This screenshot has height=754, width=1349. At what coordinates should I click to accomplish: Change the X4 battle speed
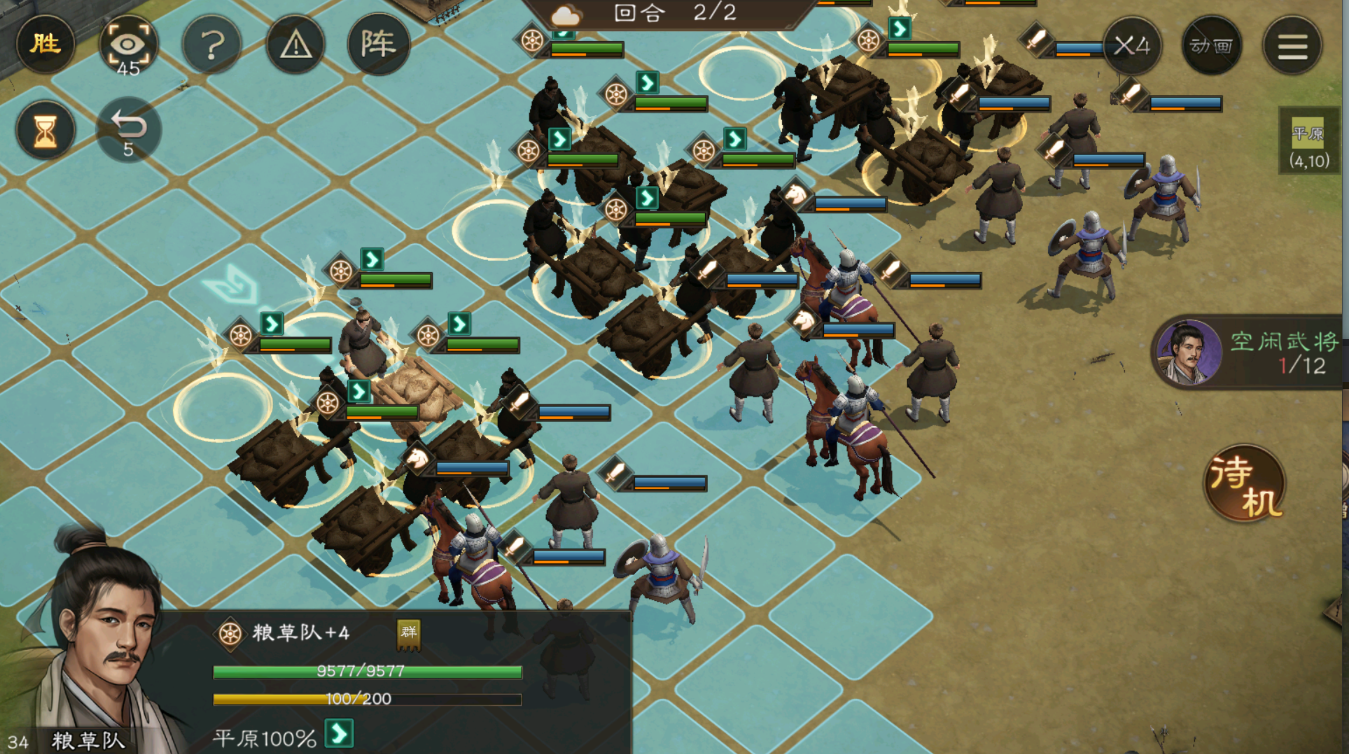(1132, 45)
